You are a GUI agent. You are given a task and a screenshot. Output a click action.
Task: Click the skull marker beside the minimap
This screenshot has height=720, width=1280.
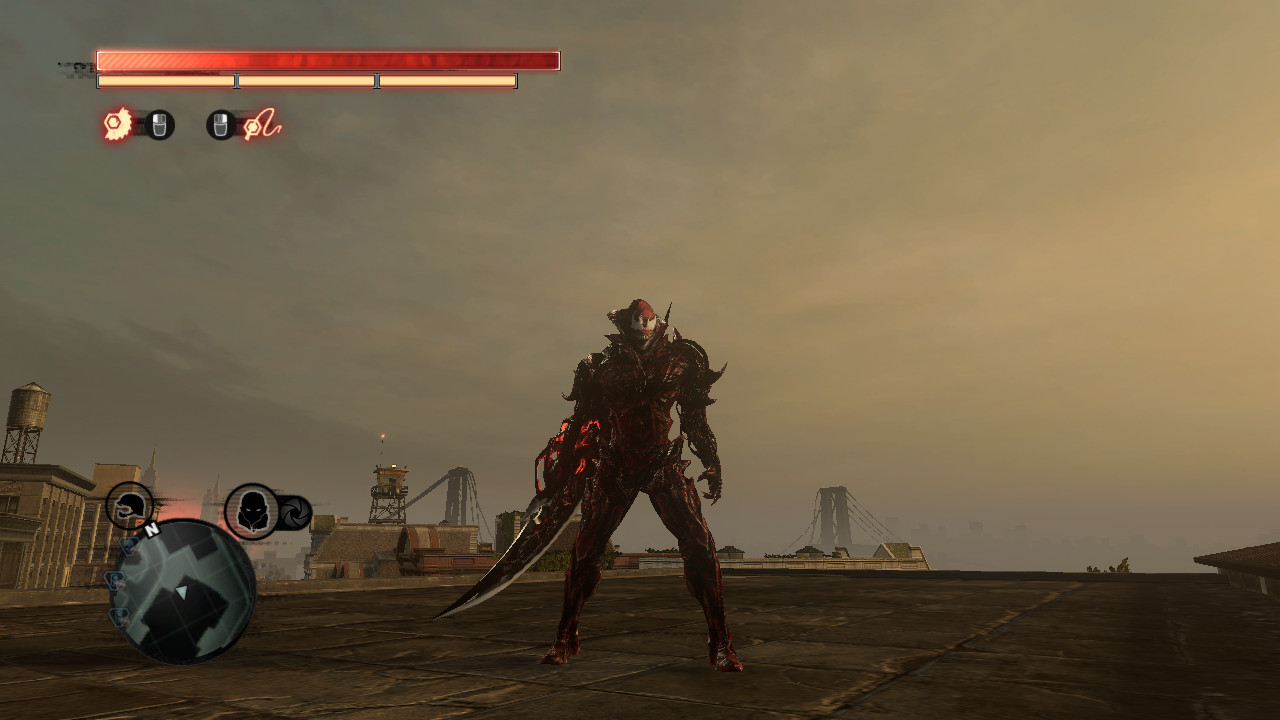(x=129, y=547)
